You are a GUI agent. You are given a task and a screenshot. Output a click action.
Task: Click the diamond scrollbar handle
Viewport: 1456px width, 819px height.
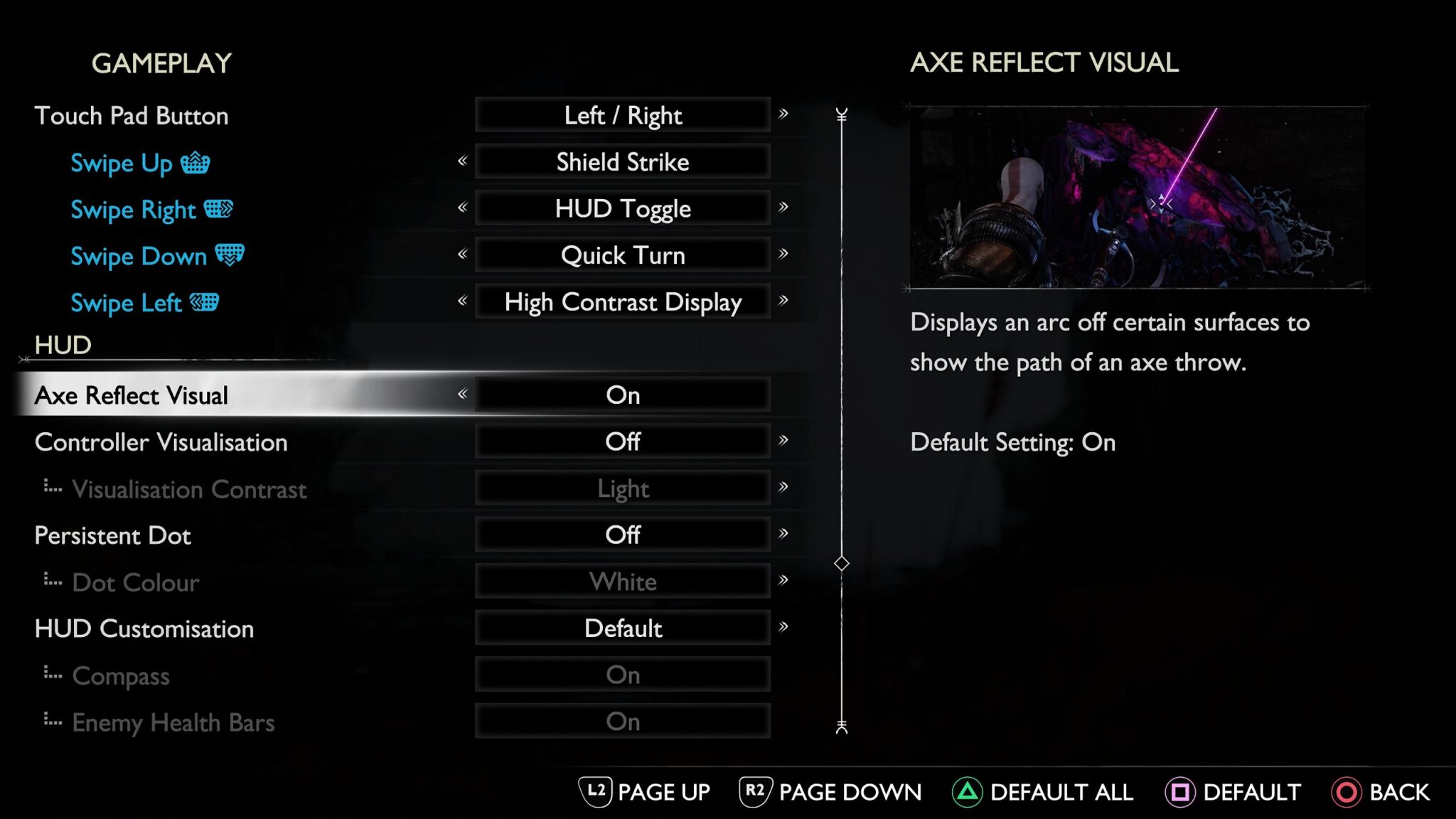[842, 564]
